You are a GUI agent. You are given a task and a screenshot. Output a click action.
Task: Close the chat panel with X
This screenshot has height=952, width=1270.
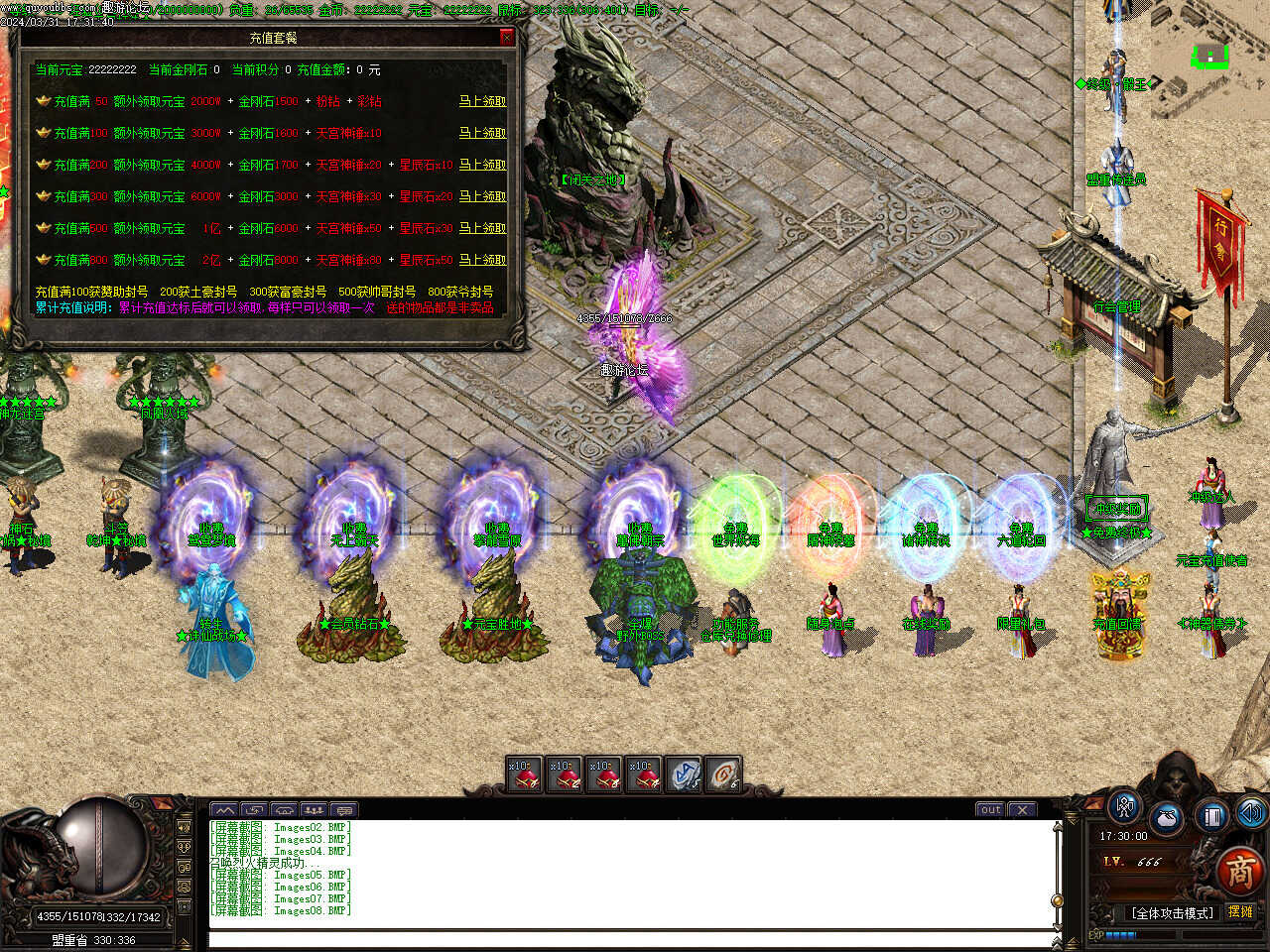(1023, 809)
